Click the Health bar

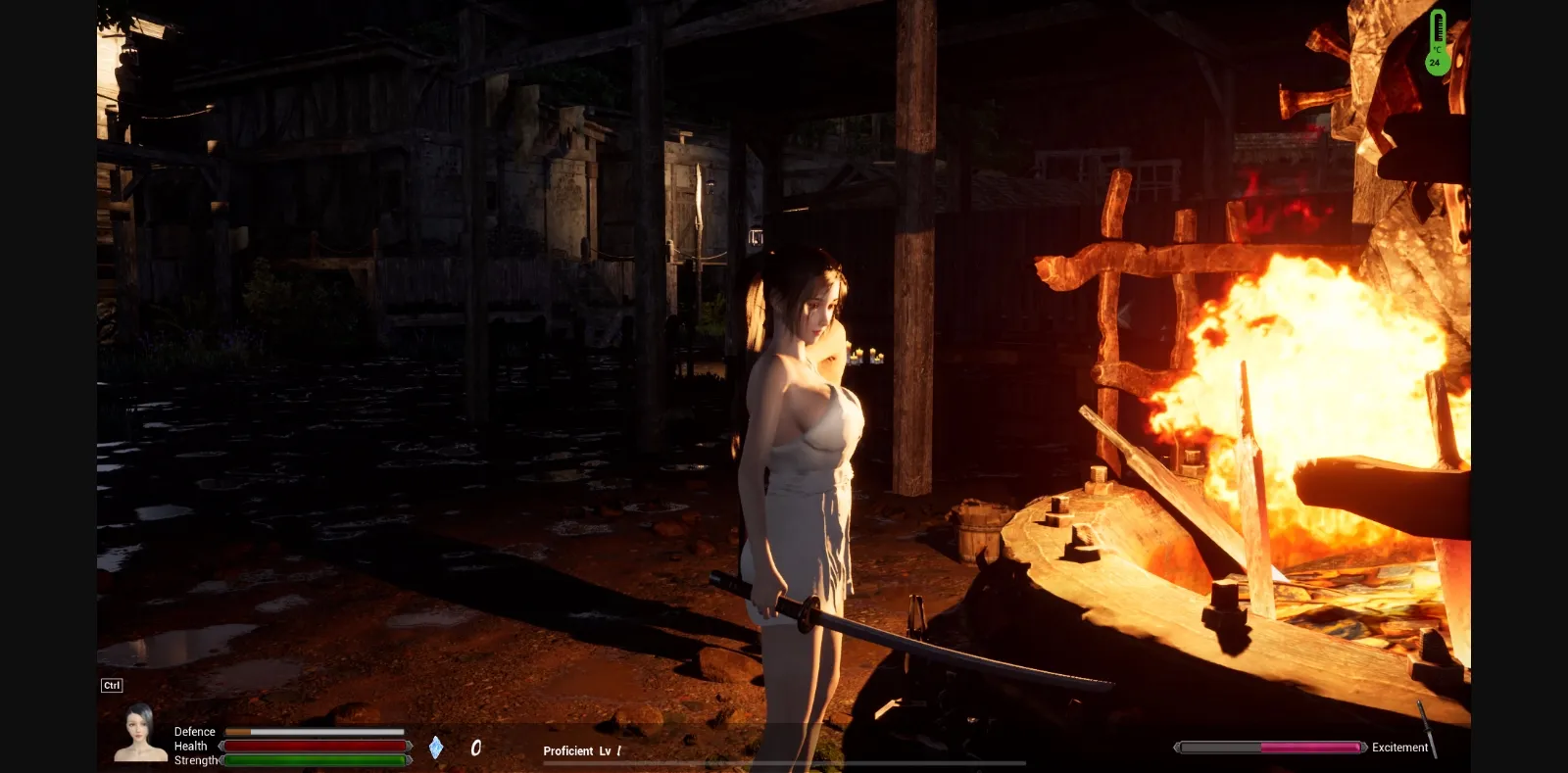[316, 746]
